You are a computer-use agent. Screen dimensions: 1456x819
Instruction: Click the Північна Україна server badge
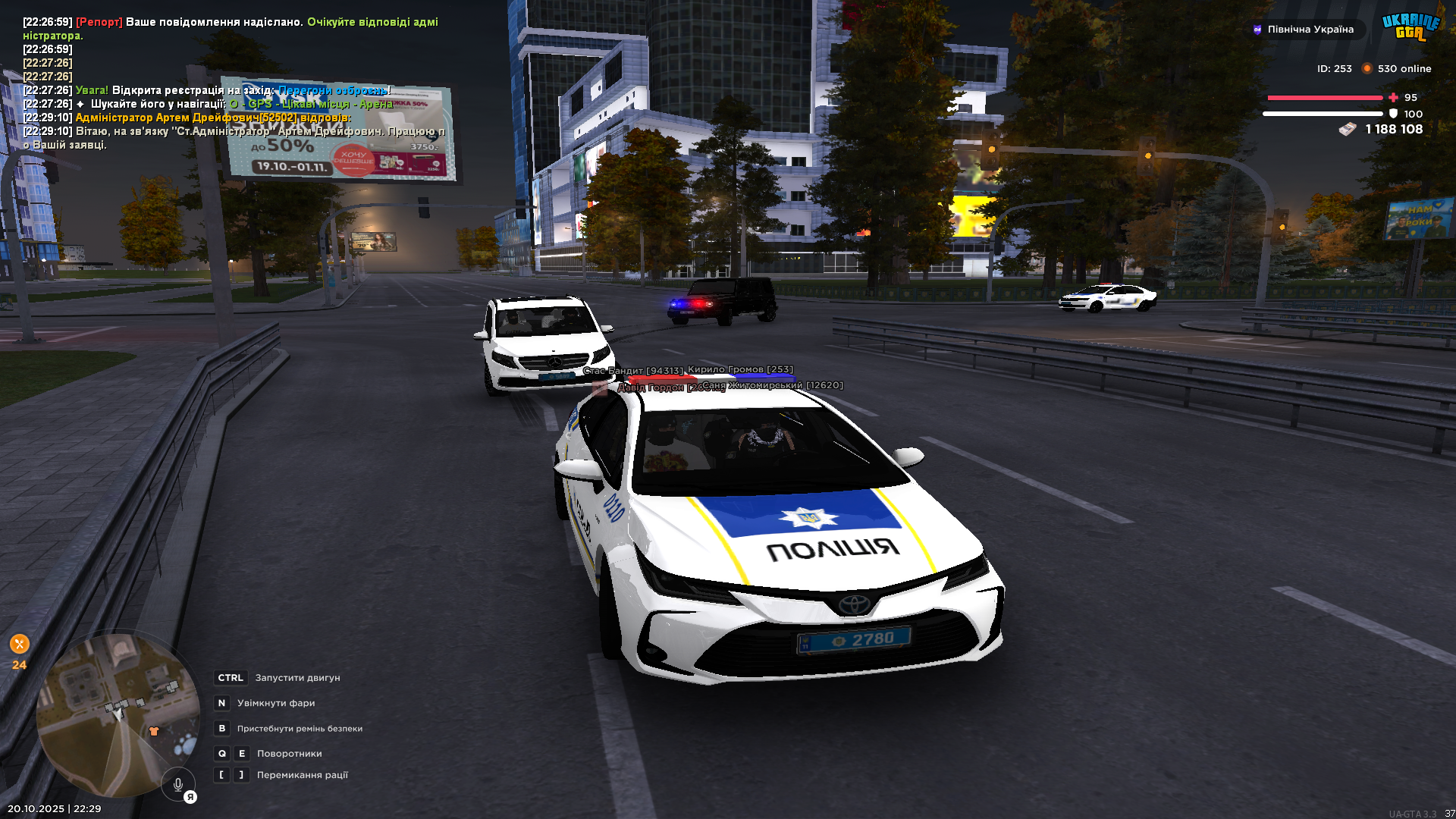[x=1304, y=30]
